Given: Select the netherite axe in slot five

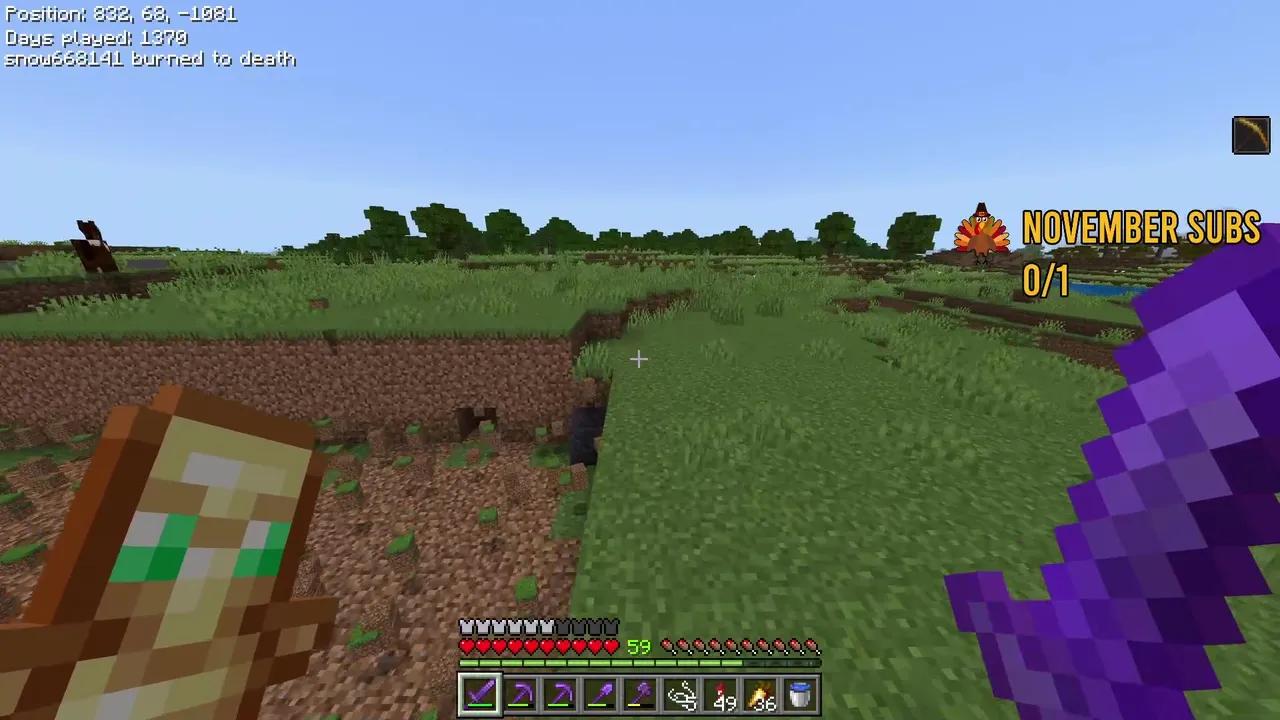Looking at the screenshot, I should click(640, 693).
